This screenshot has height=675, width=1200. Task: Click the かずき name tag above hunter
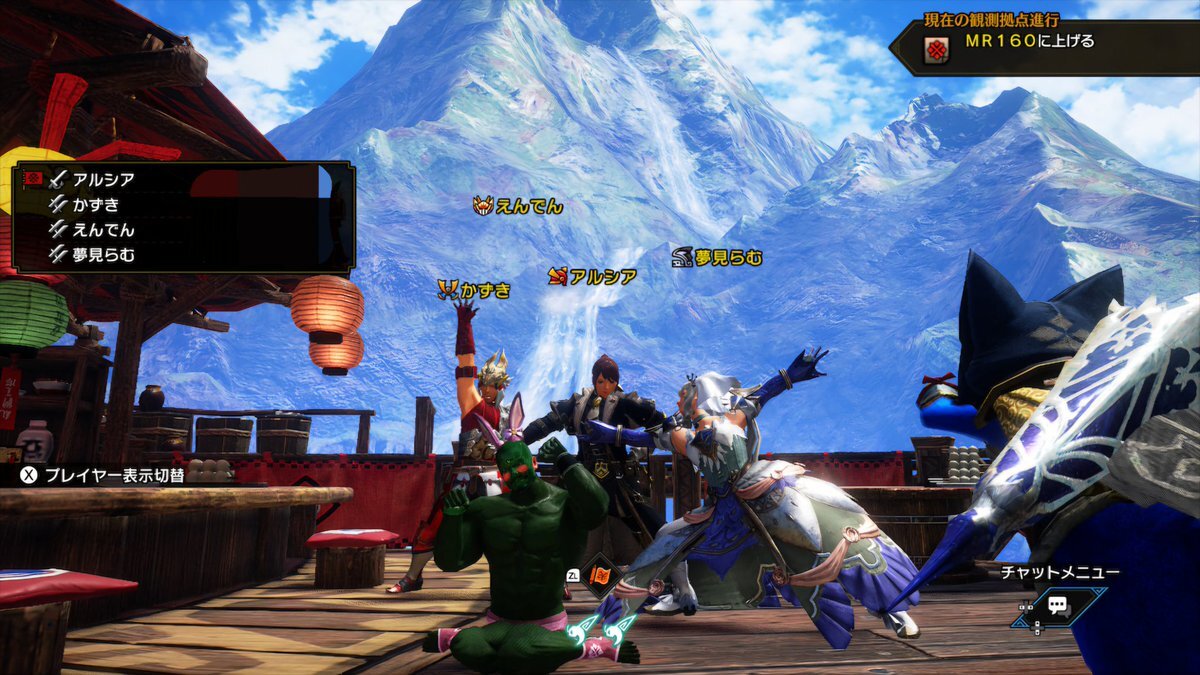(474, 291)
